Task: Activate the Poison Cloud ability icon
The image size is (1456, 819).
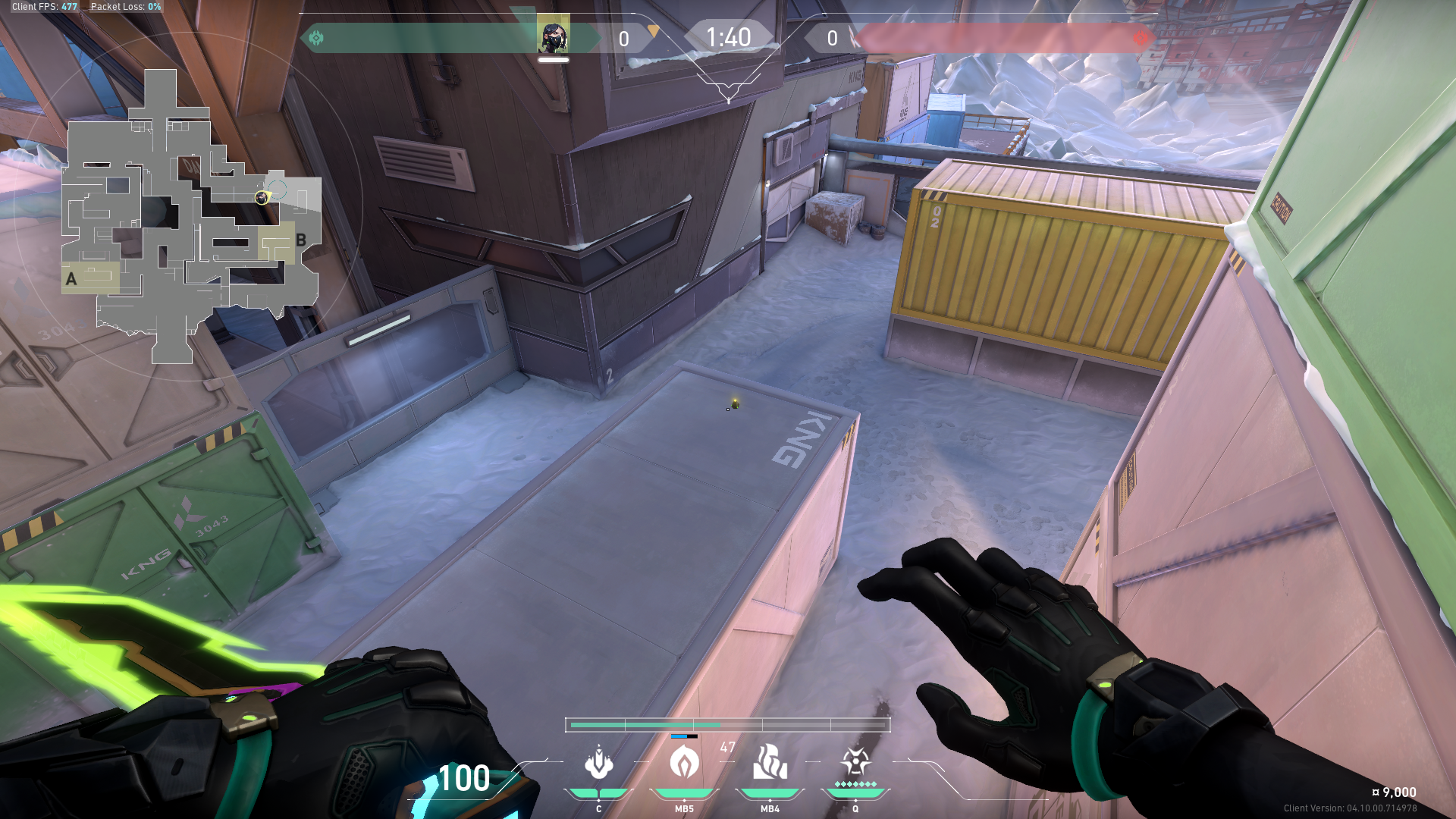Action: pyautogui.click(x=684, y=763)
